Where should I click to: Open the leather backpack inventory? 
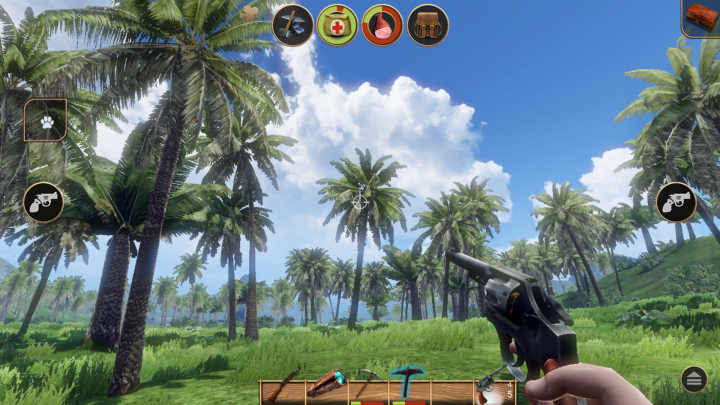427,25
